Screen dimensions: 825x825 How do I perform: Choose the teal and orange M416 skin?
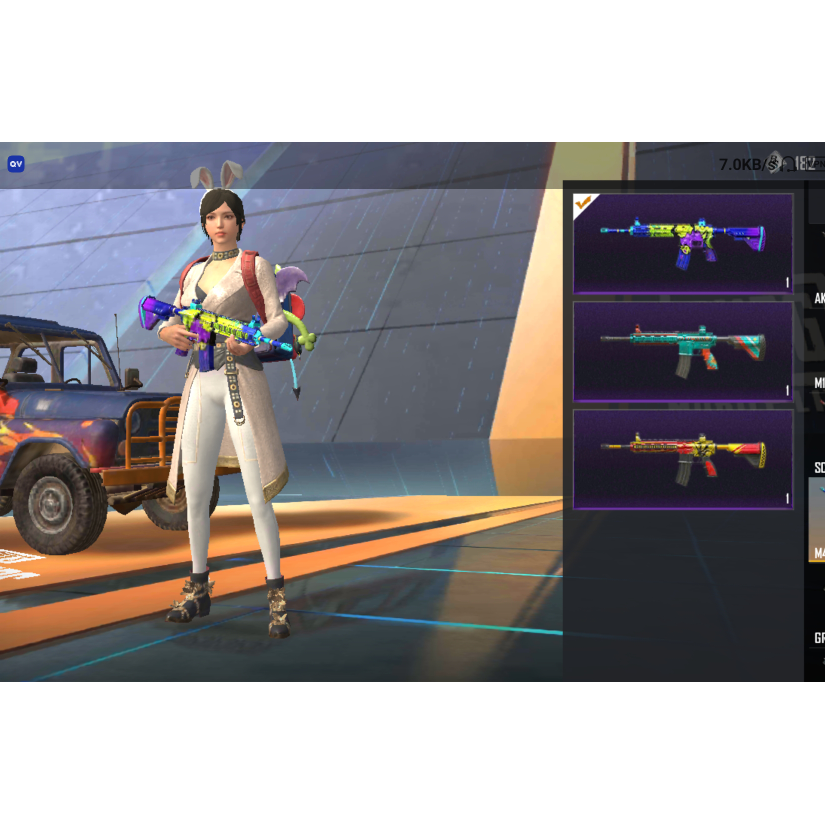coord(683,351)
